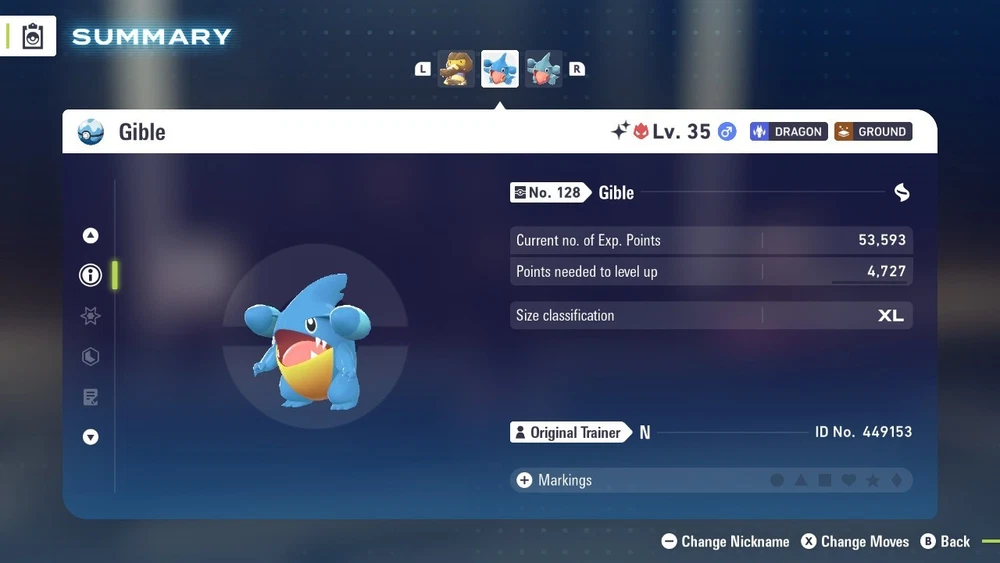The width and height of the screenshot is (1000, 563).
Task: Open the star-shaped page tab
Action: 91,316
